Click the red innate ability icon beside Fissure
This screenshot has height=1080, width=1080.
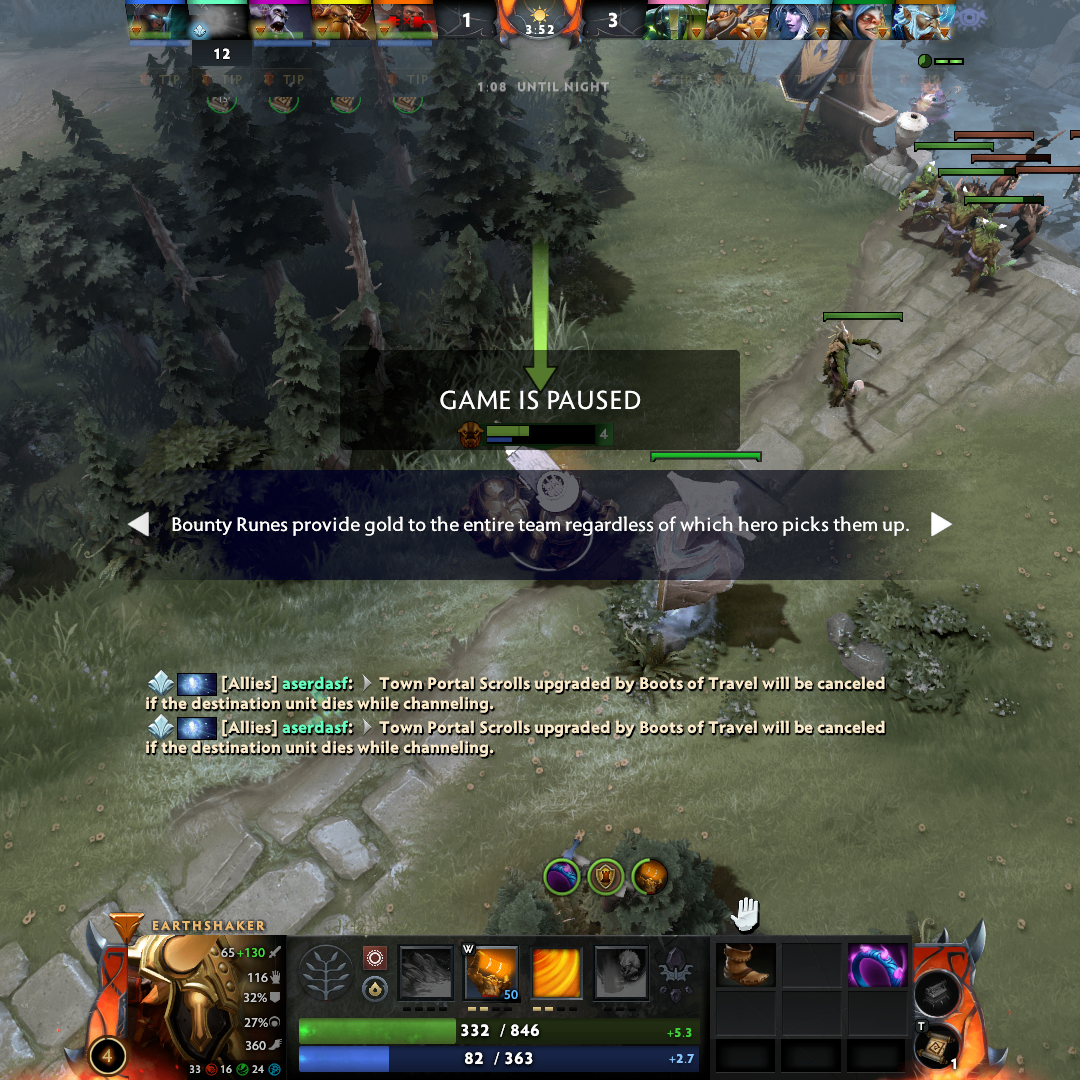click(x=375, y=958)
